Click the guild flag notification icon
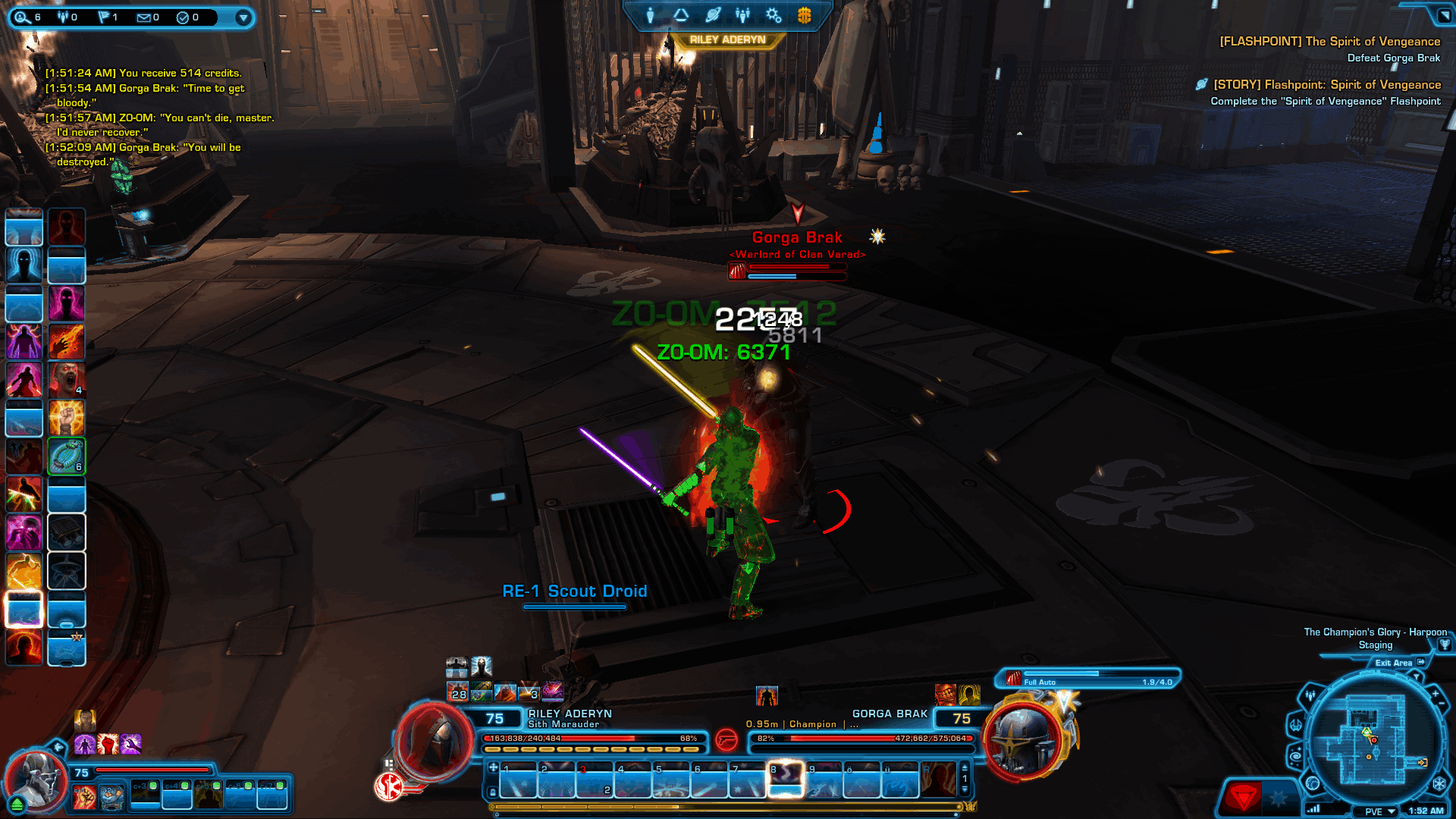 pos(105,17)
